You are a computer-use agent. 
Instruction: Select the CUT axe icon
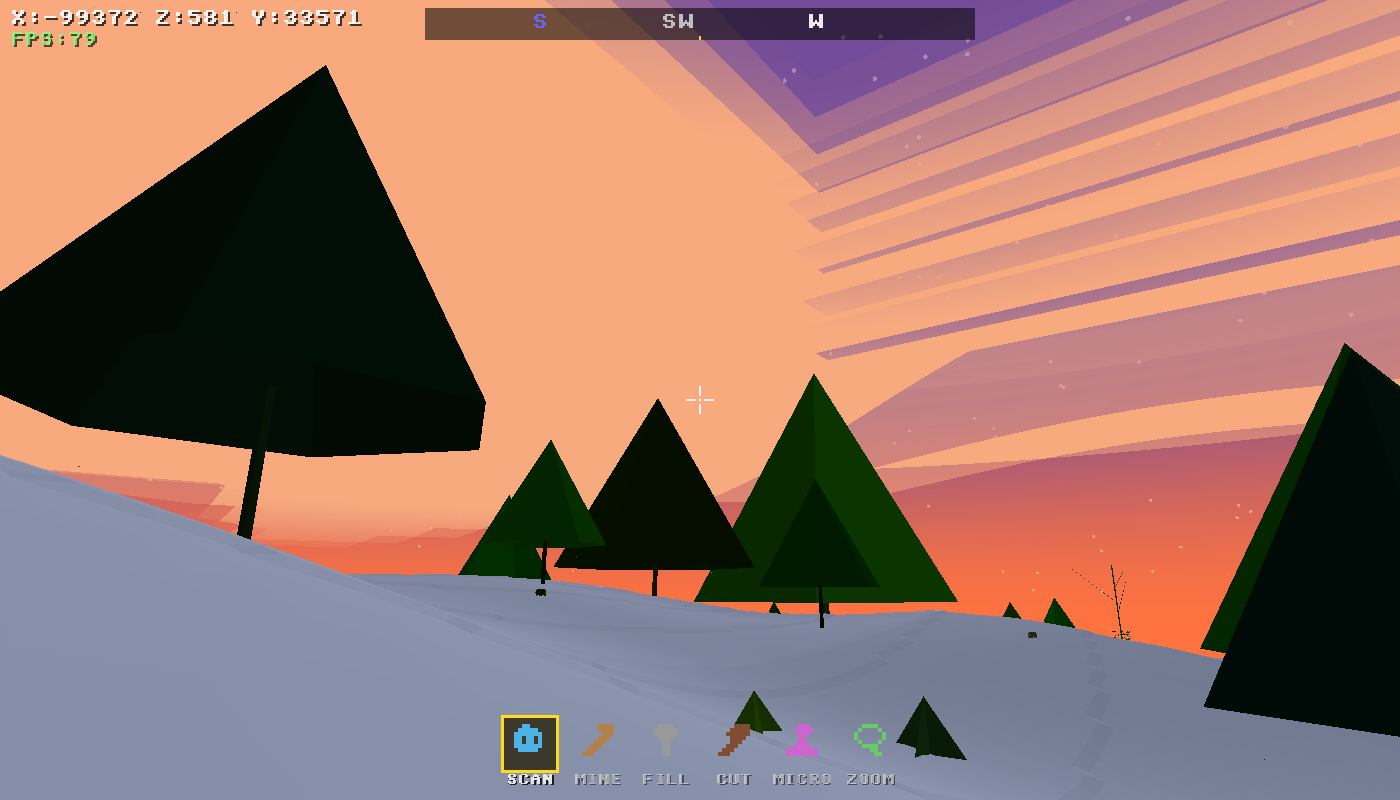733,740
